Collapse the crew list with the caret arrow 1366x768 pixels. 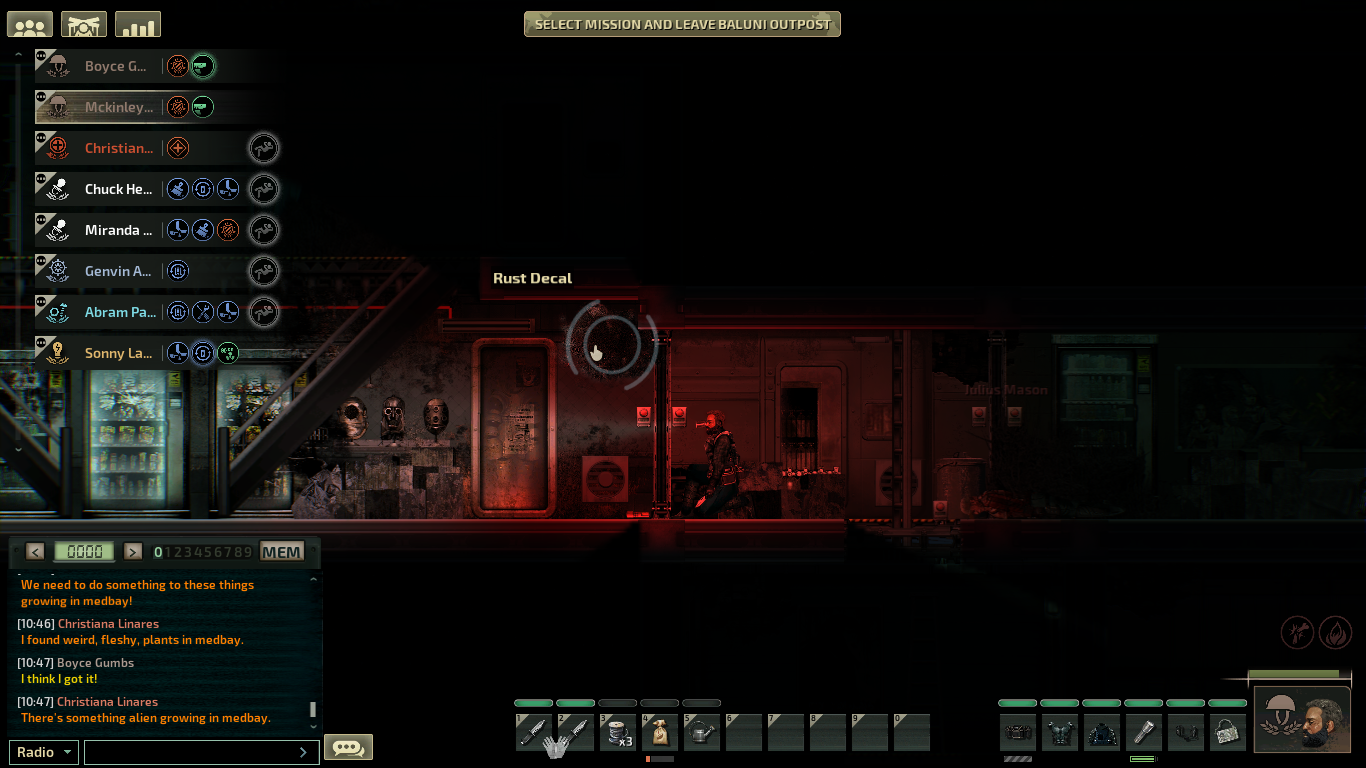click(19, 52)
